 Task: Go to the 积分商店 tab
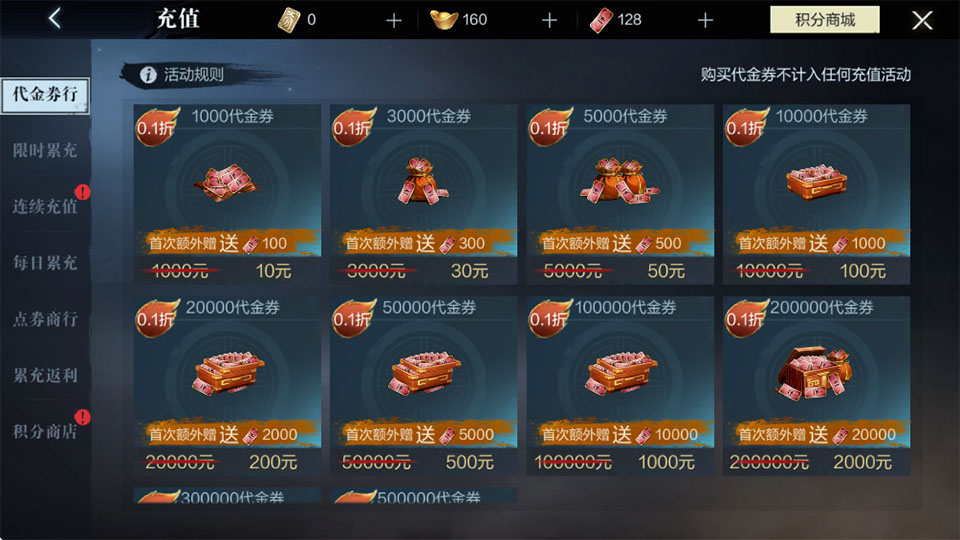click(45, 431)
